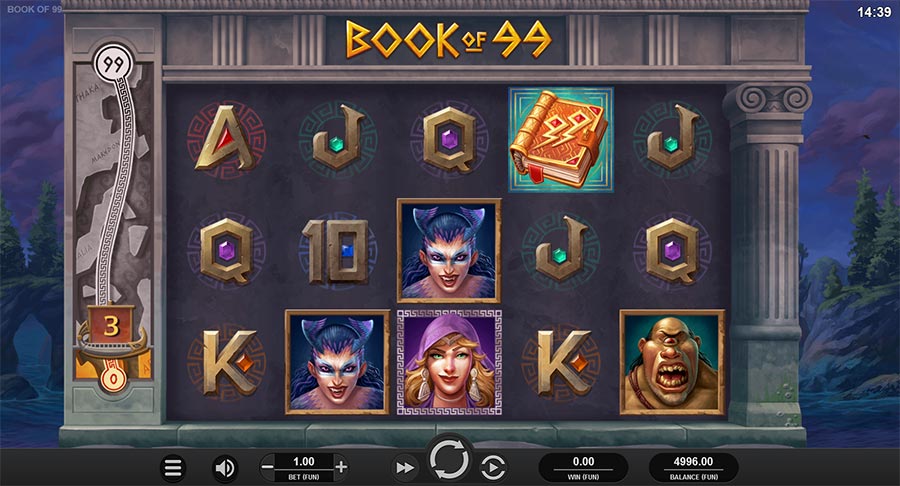Toggle the sound speaker button
900x486 pixels.
(x=225, y=467)
